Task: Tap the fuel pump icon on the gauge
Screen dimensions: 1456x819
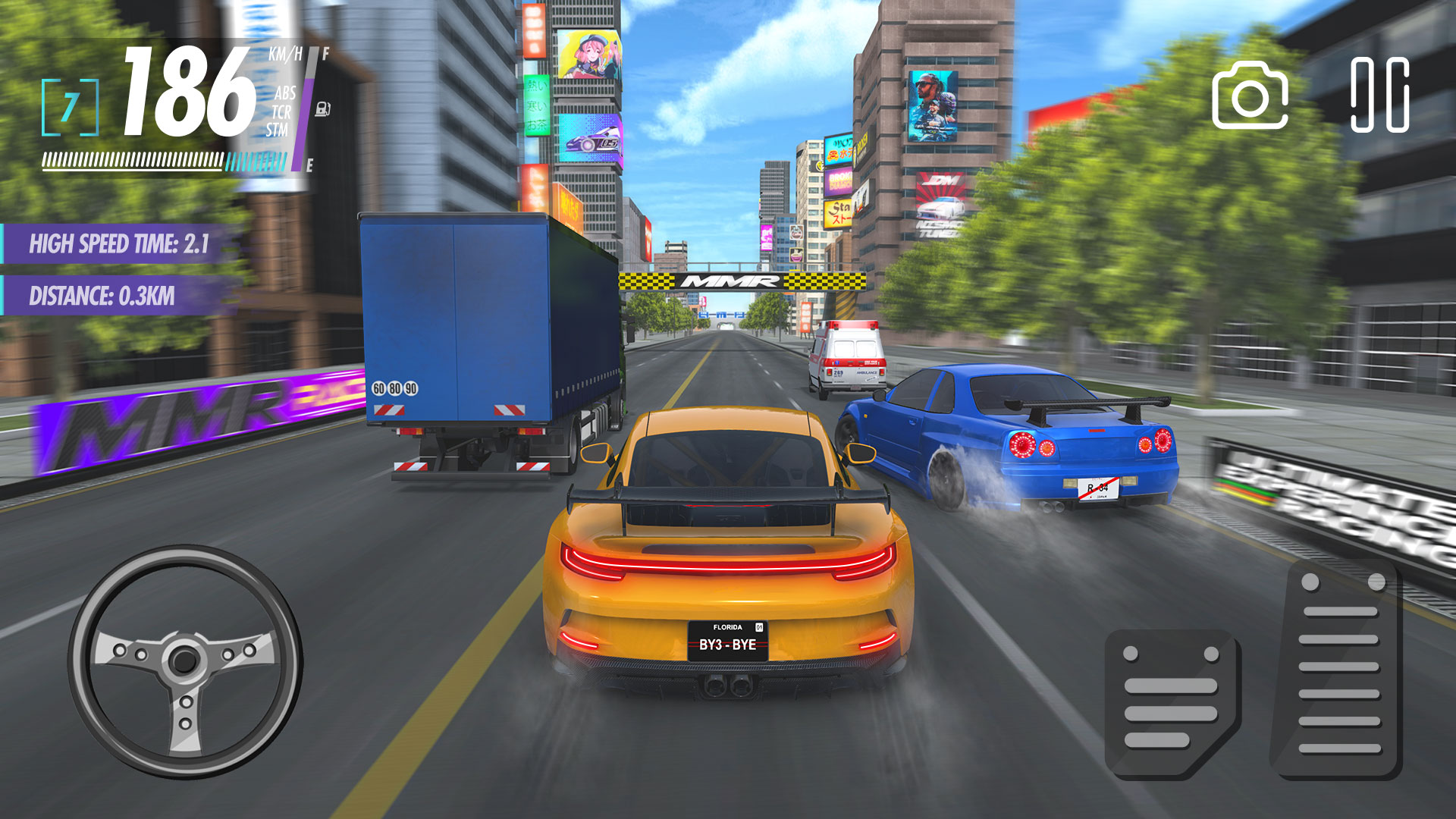Action: (x=324, y=109)
